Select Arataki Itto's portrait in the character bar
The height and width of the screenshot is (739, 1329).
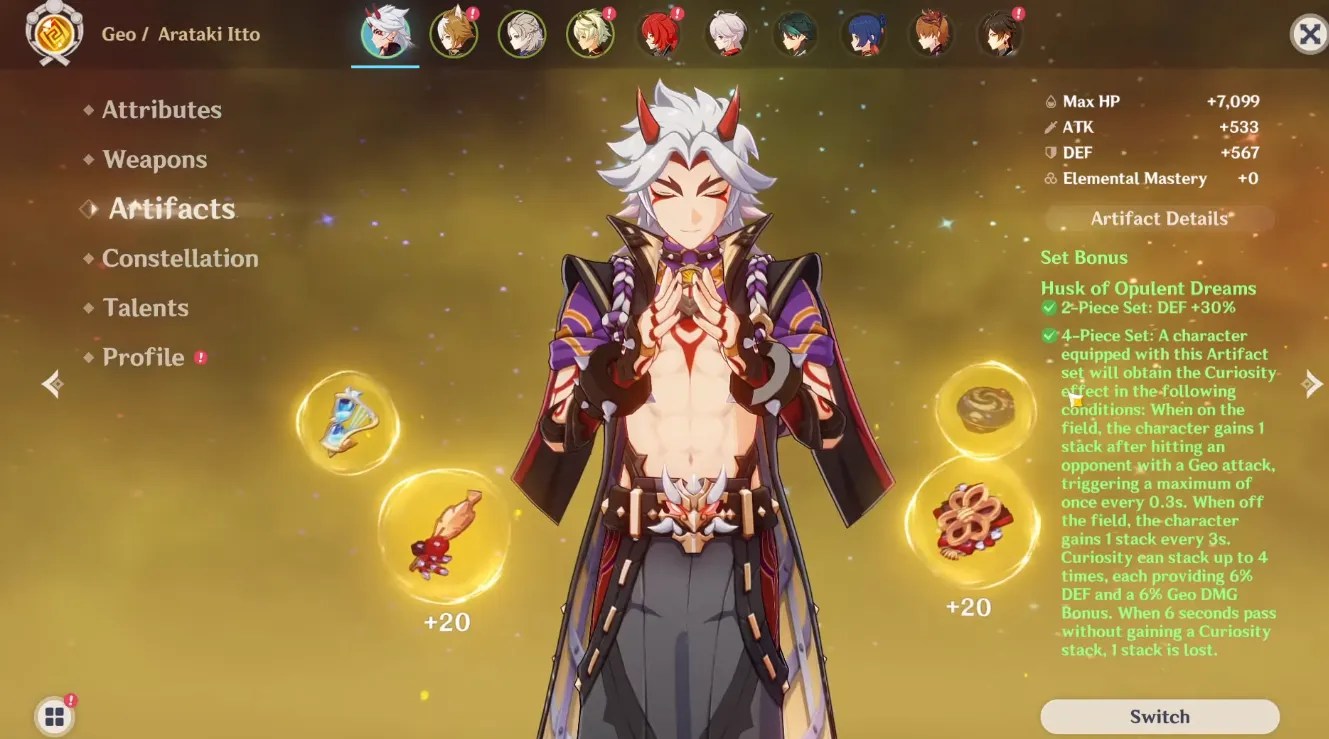pyautogui.click(x=385, y=33)
